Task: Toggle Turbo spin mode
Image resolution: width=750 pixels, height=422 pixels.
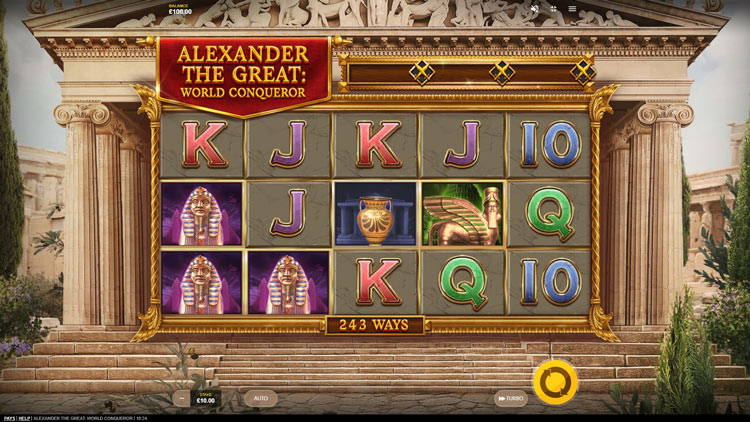Action: pyautogui.click(x=511, y=398)
